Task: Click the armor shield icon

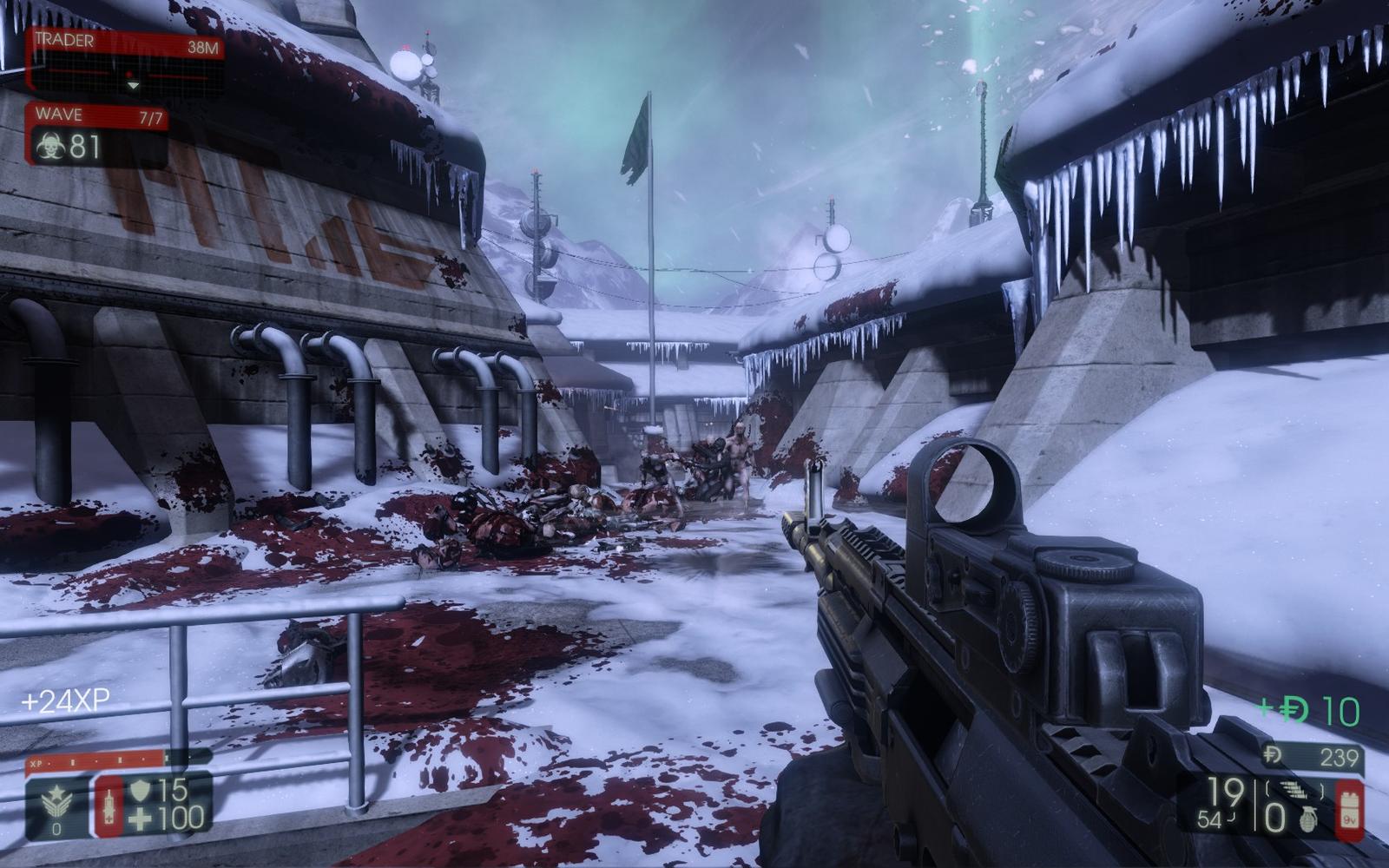Action: (x=140, y=790)
